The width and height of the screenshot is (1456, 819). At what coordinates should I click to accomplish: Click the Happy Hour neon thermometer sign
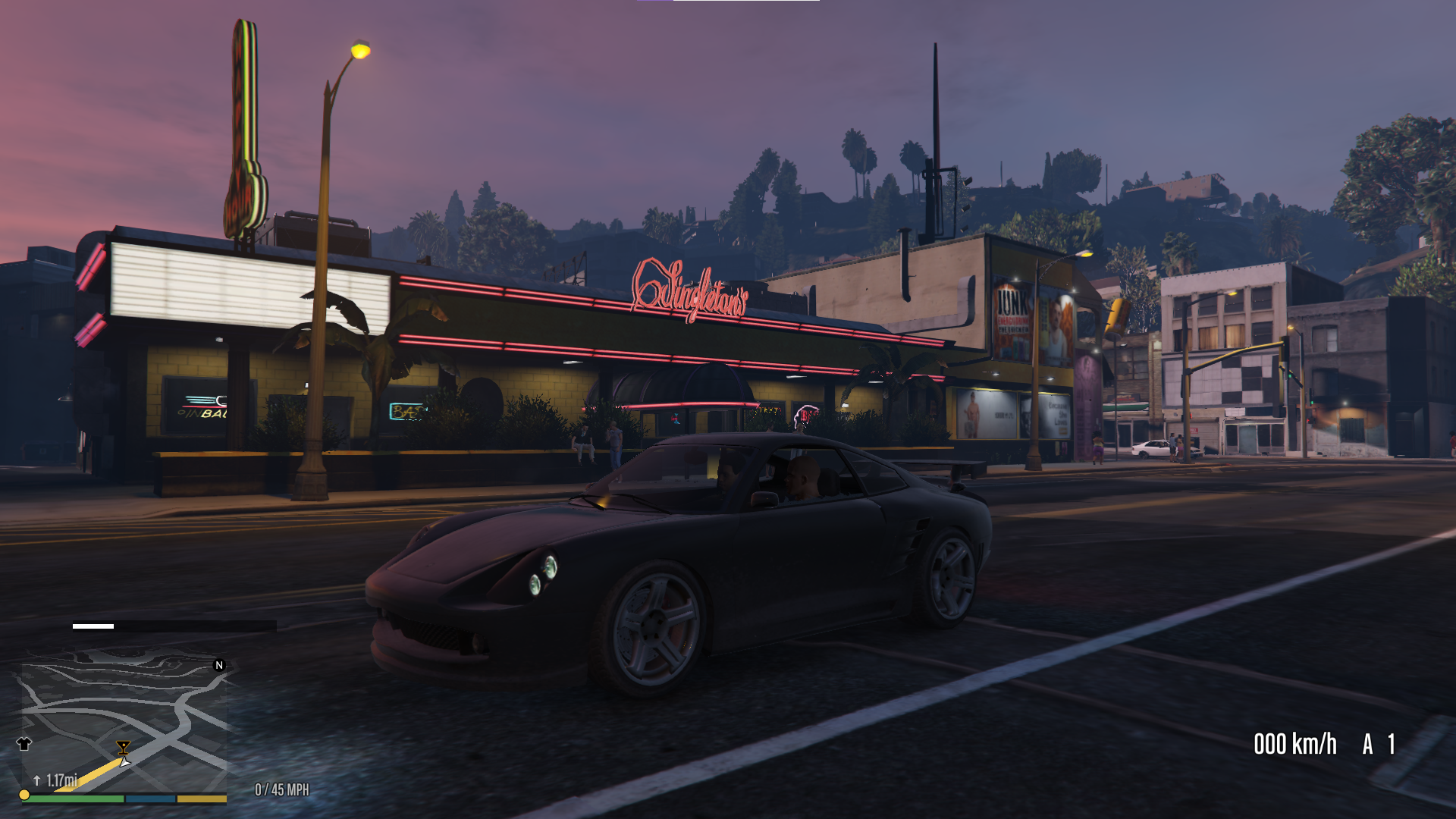(x=246, y=121)
